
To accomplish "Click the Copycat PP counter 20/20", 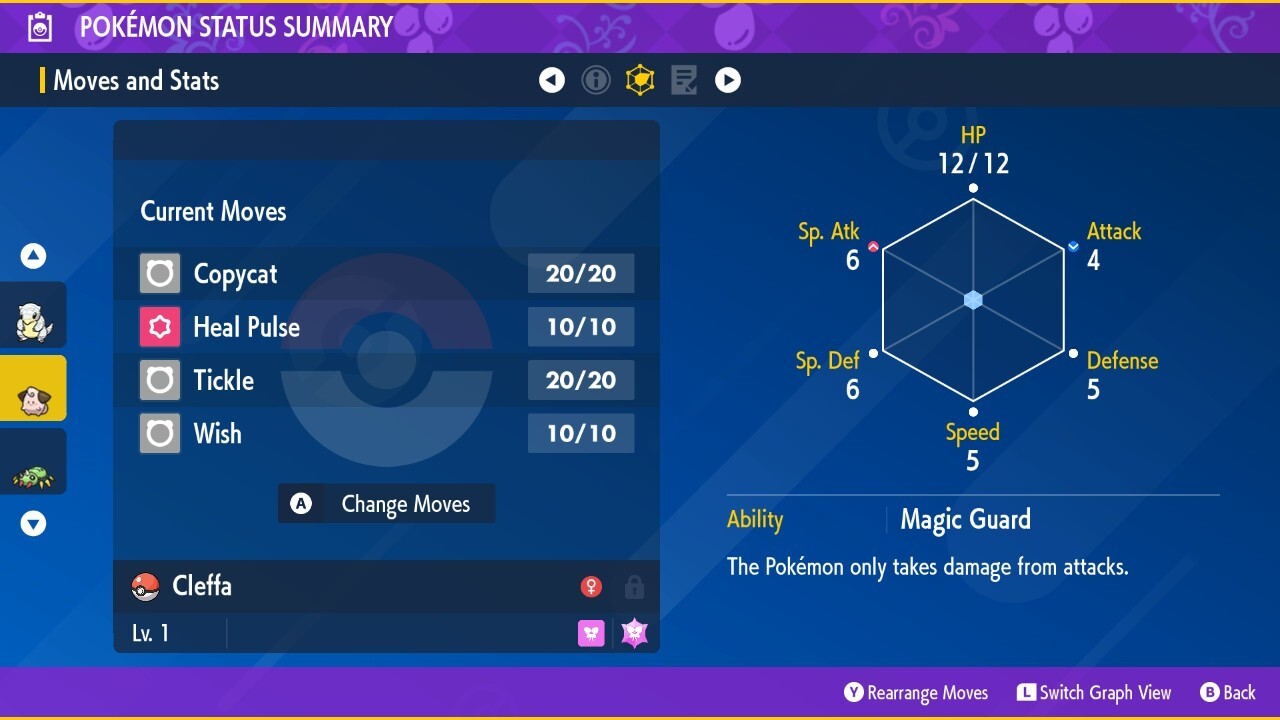I will 581,273.
